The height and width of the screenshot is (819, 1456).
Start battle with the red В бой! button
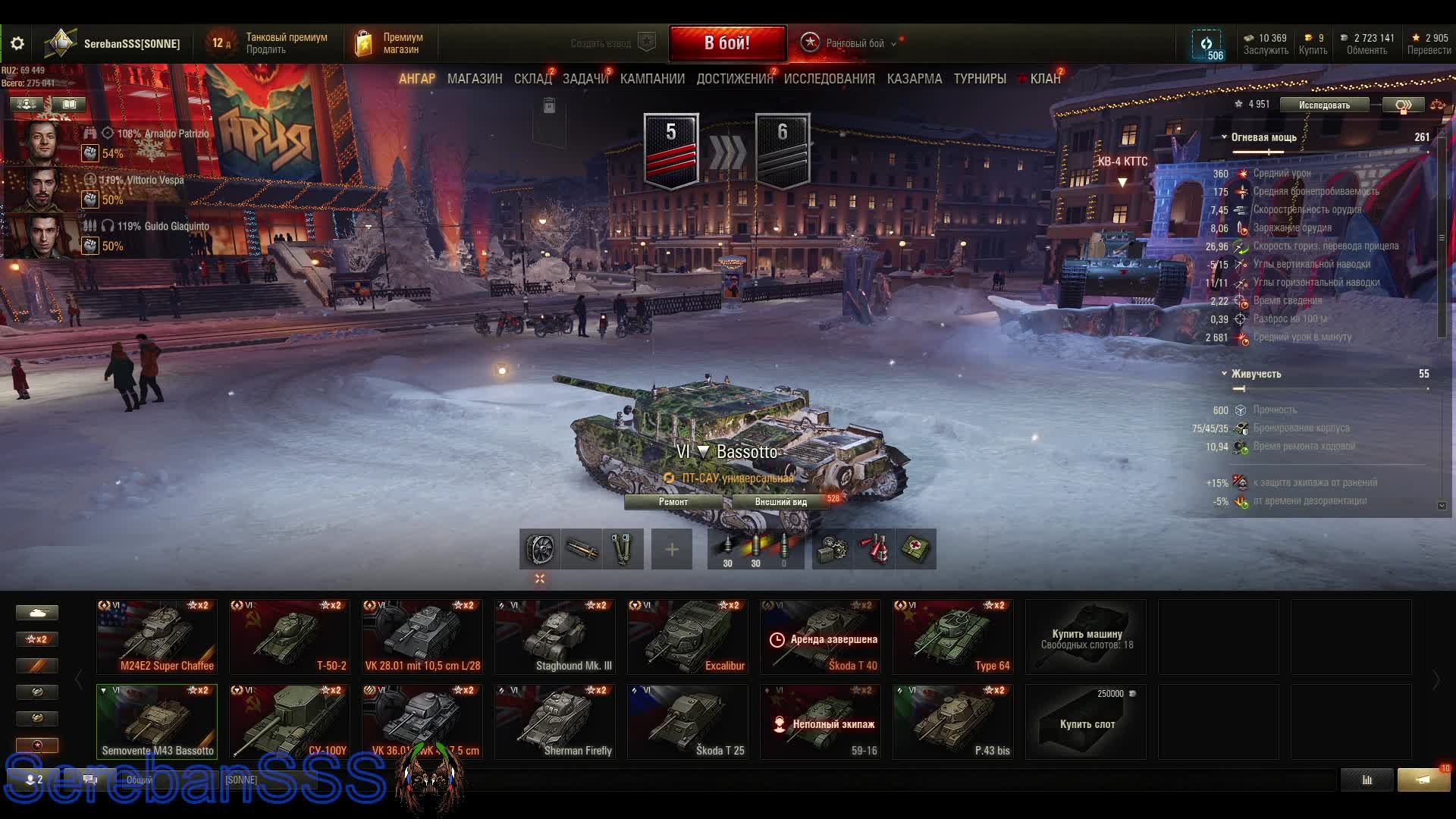726,43
